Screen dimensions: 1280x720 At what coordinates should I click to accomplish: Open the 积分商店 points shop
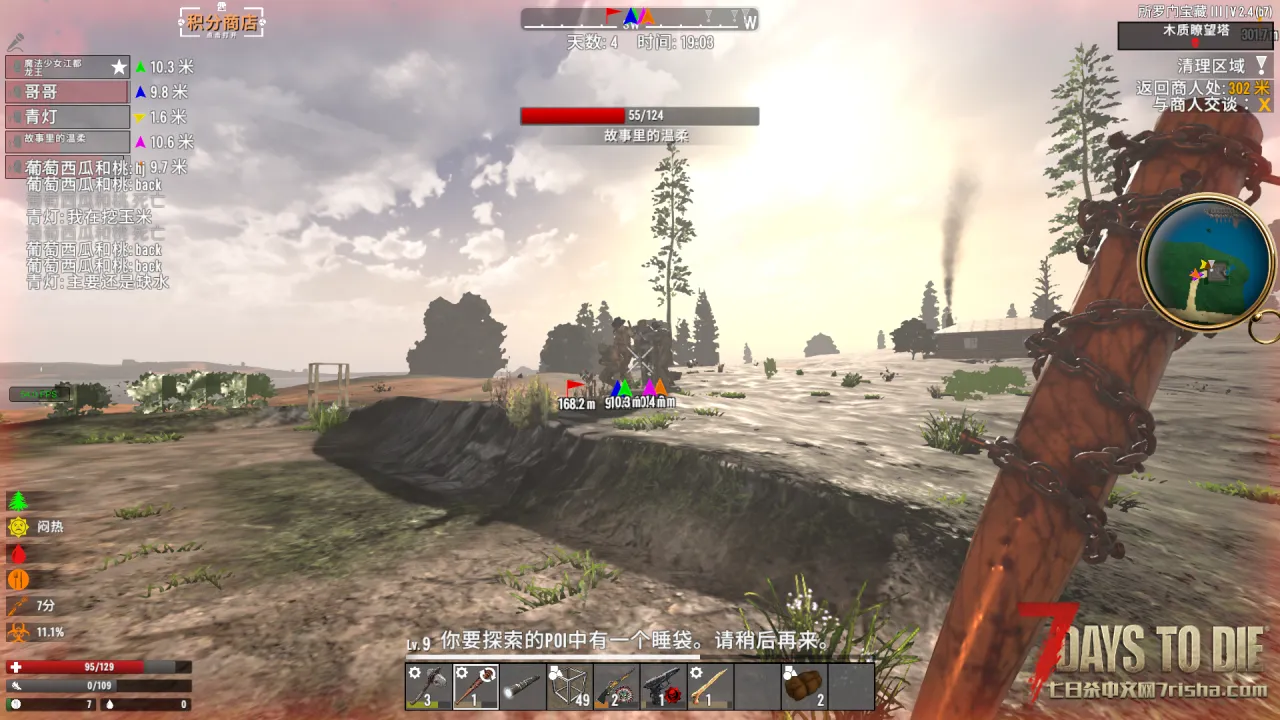point(222,22)
